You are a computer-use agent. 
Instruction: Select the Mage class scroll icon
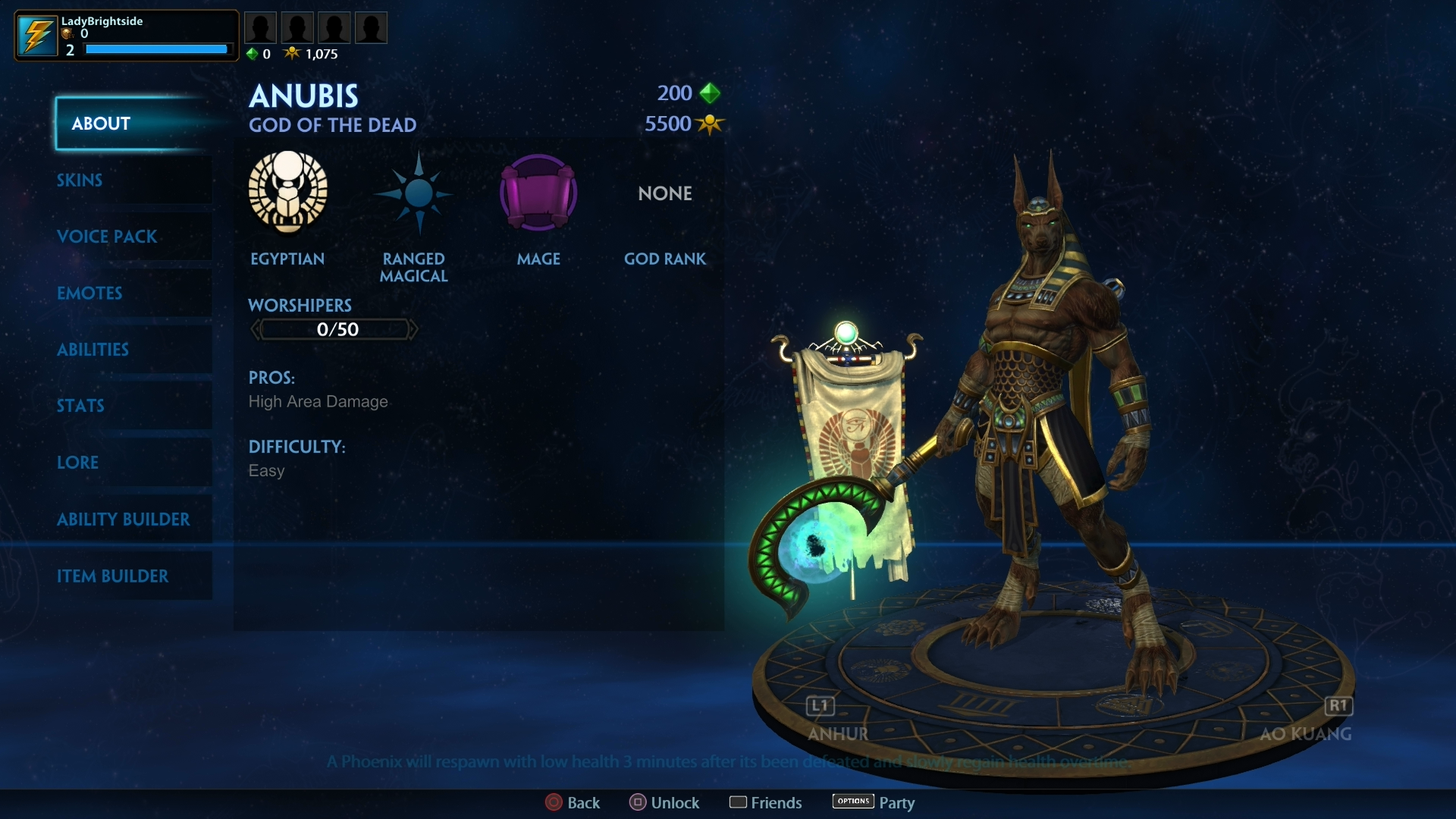pos(538,193)
